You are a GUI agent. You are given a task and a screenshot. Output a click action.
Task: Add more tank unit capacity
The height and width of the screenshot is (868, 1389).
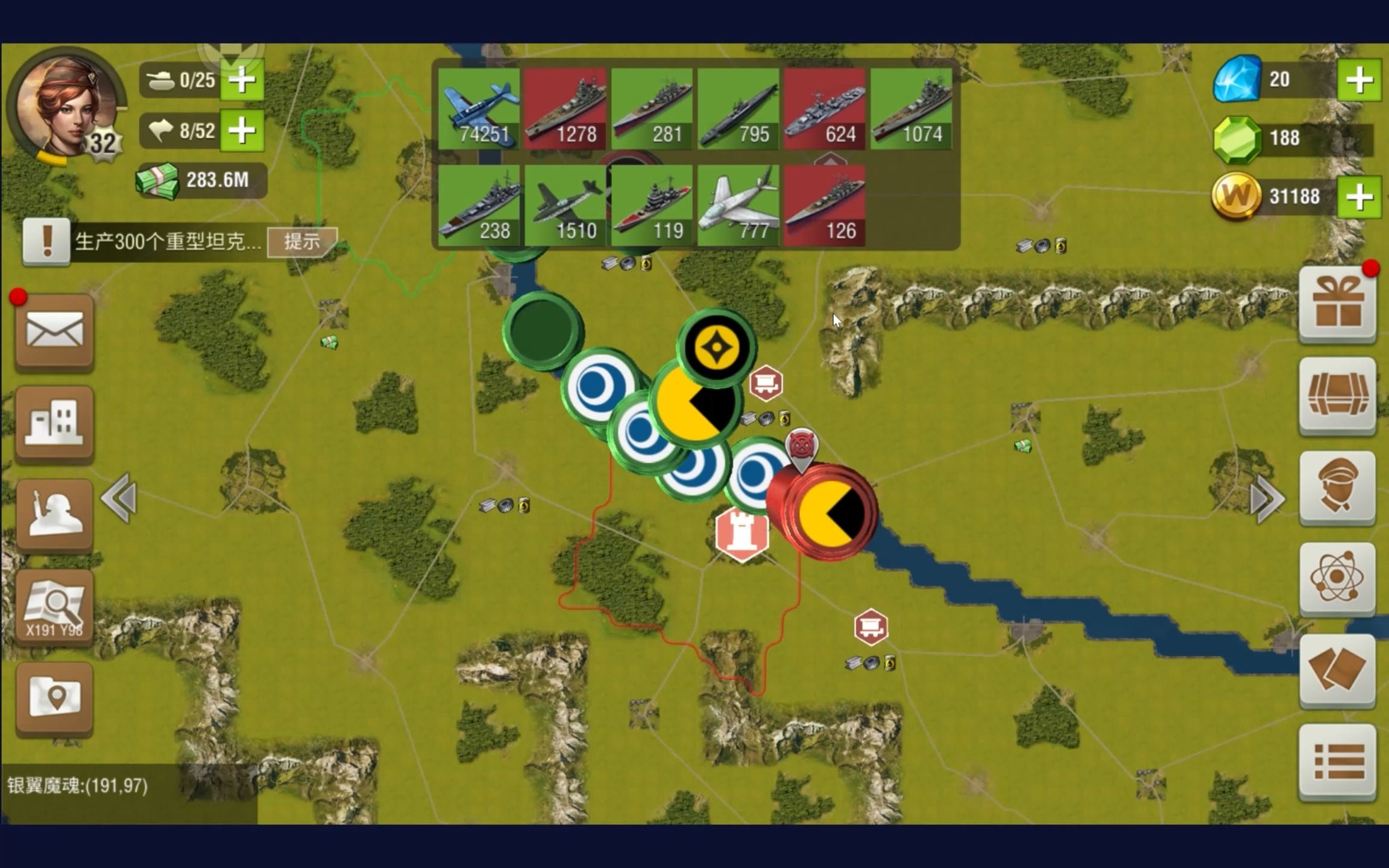point(242,80)
